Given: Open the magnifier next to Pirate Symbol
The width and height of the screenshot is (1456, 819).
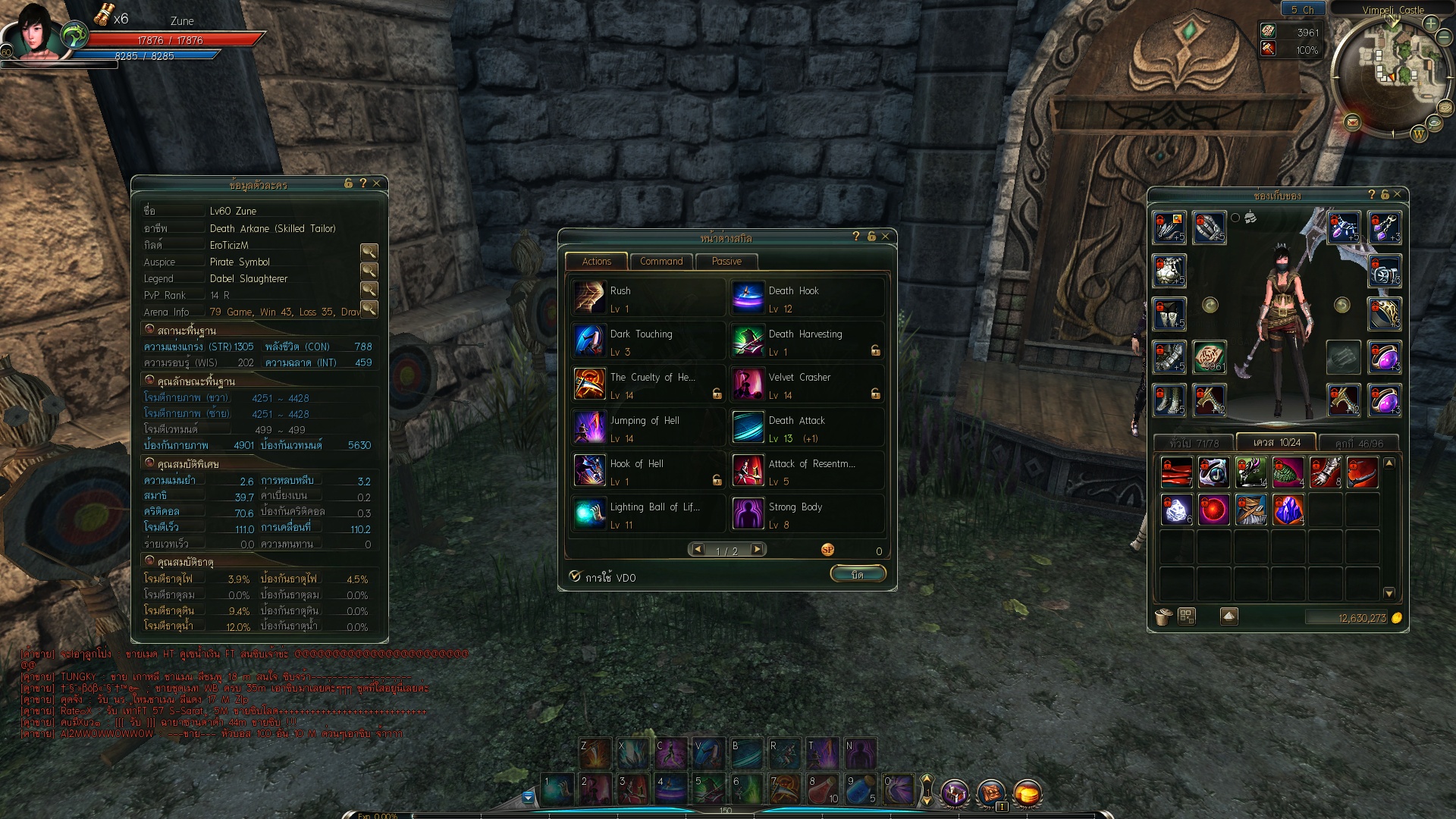Looking at the screenshot, I should click(x=369, y=270).
